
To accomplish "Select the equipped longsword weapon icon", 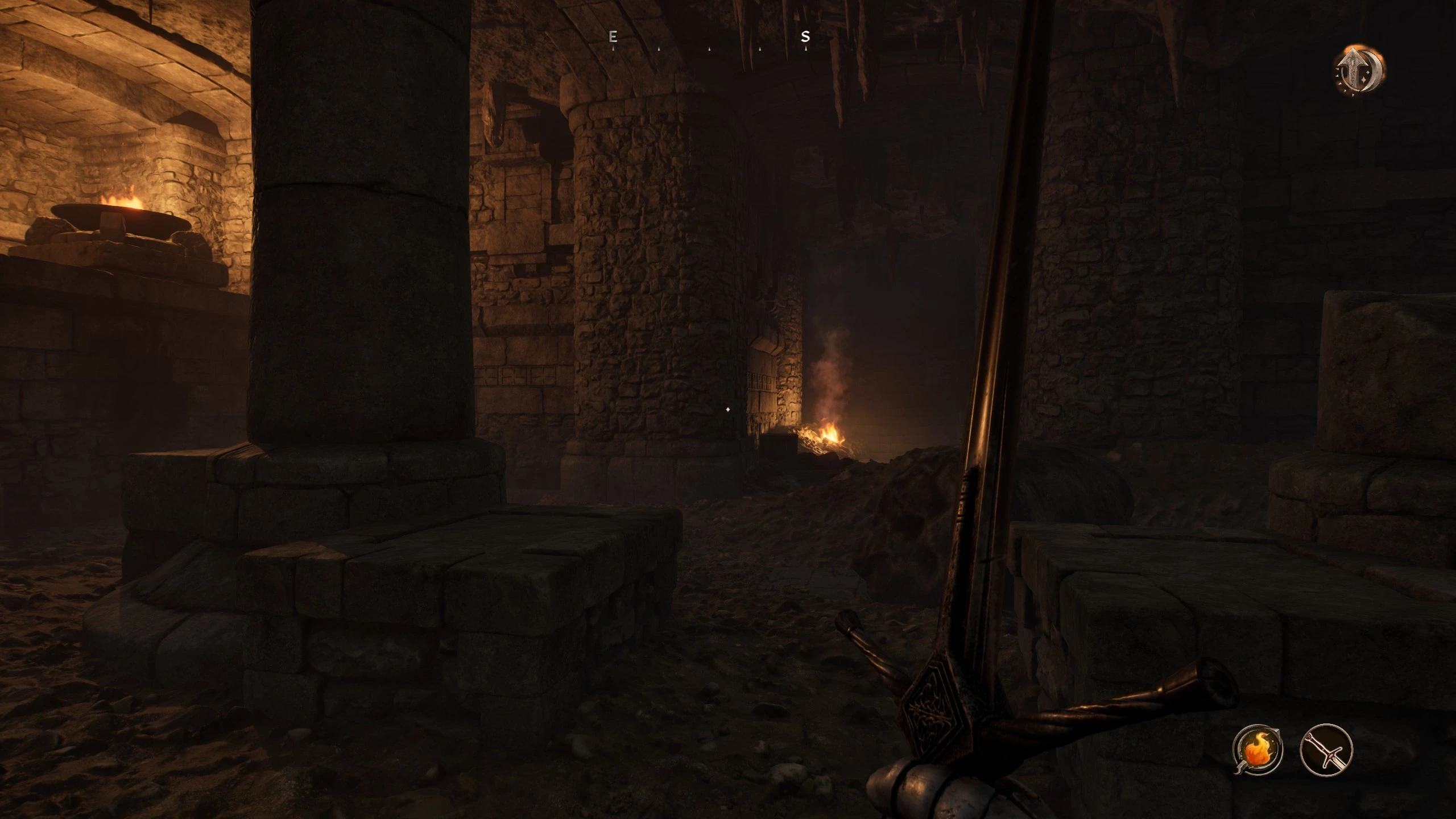I will click(1326, 749).
